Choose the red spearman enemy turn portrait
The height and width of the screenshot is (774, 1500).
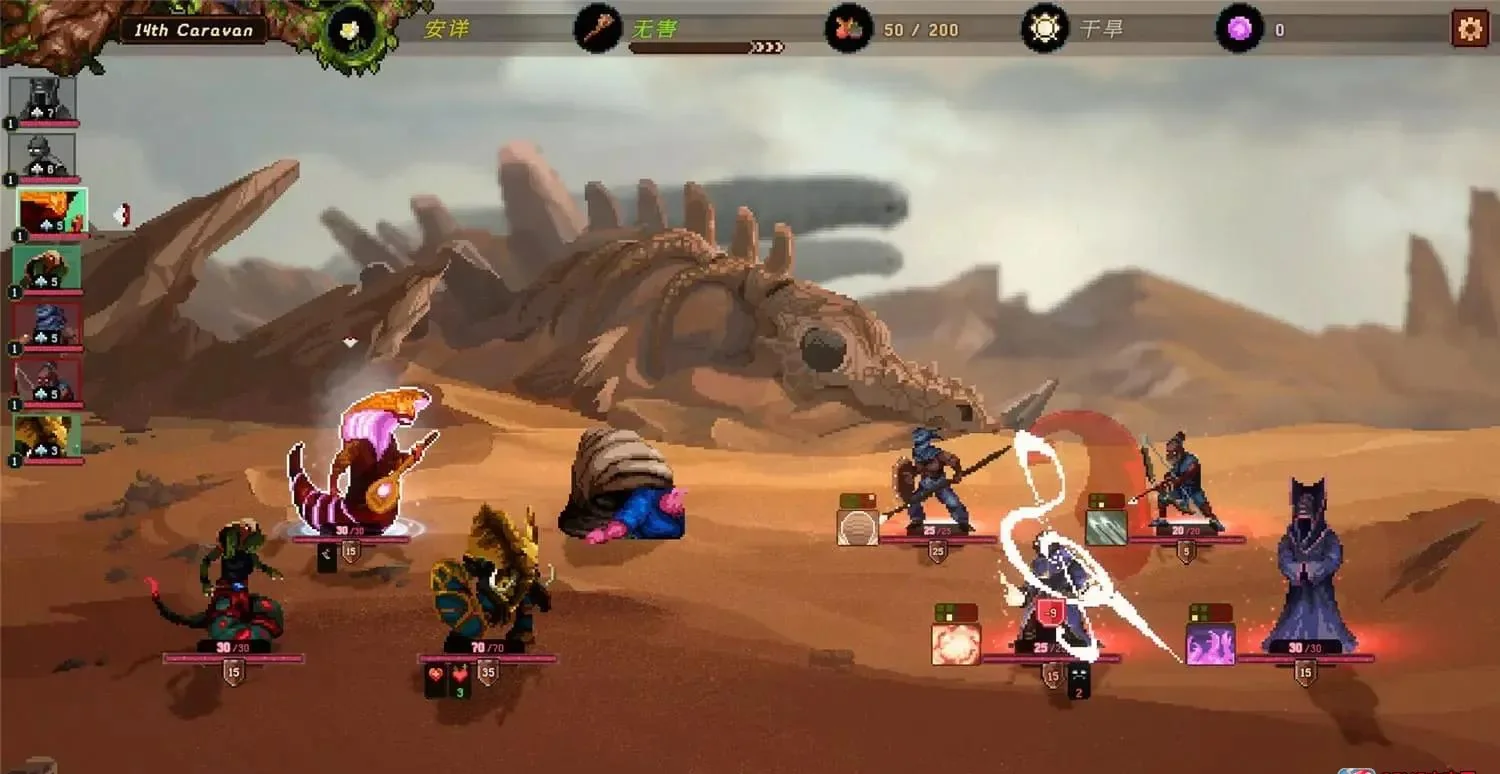(46, 381)
